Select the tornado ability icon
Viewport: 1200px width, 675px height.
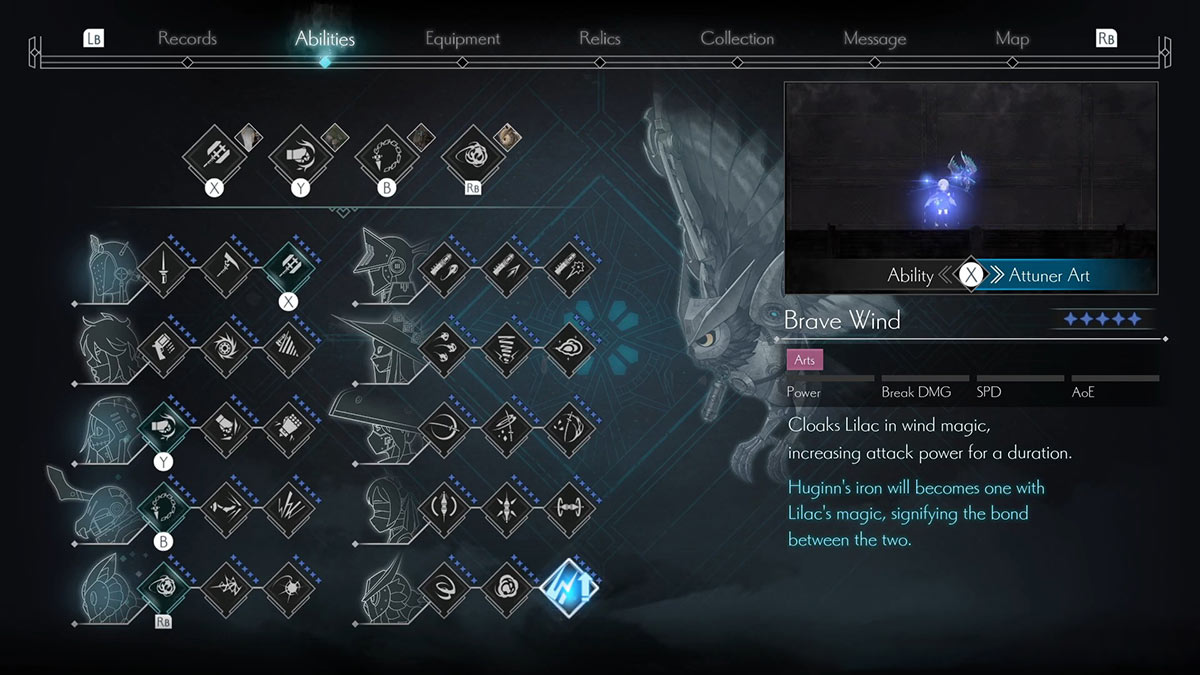coord(505,349)
